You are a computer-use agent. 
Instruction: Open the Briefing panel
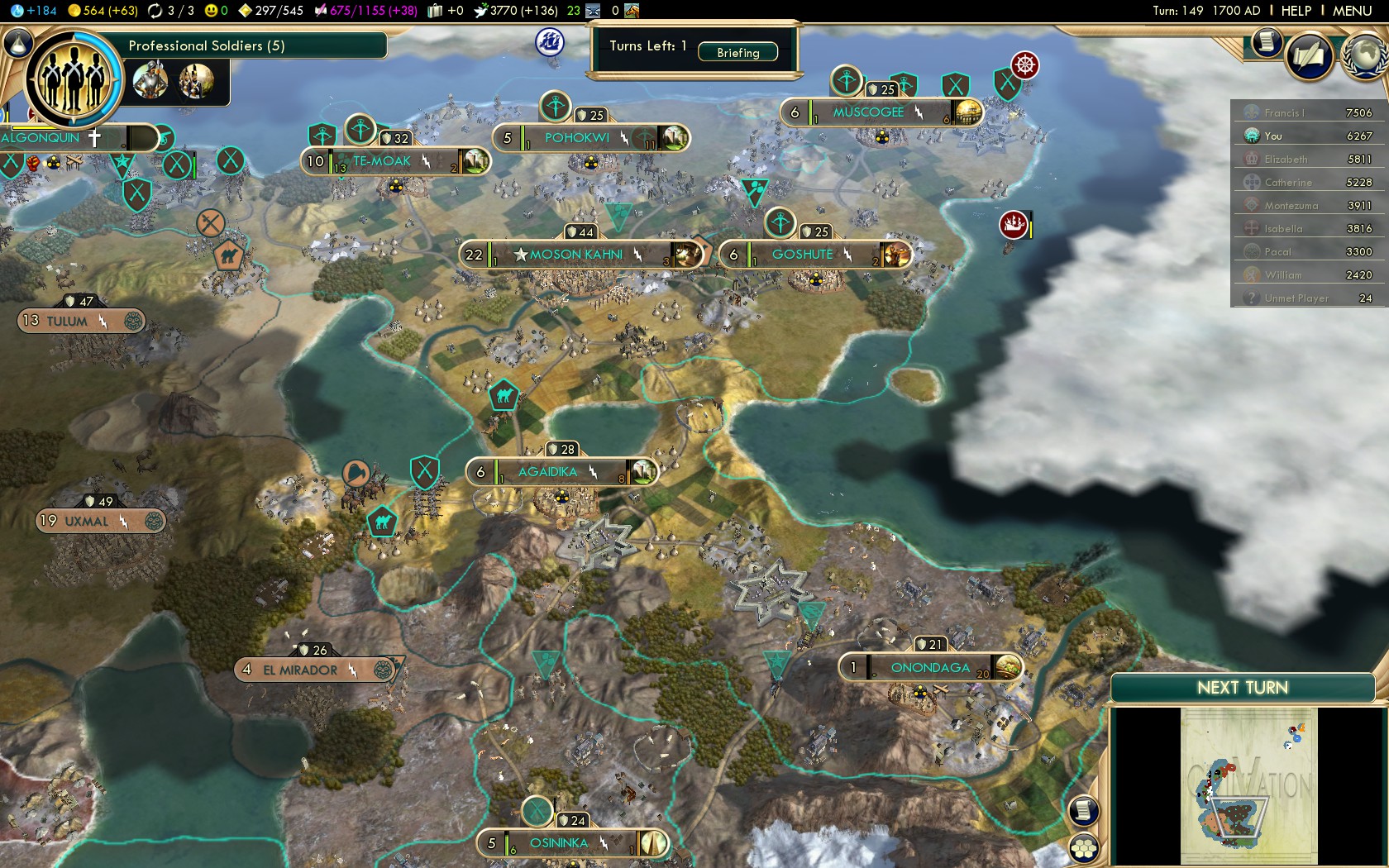click(x=738, y=52)
